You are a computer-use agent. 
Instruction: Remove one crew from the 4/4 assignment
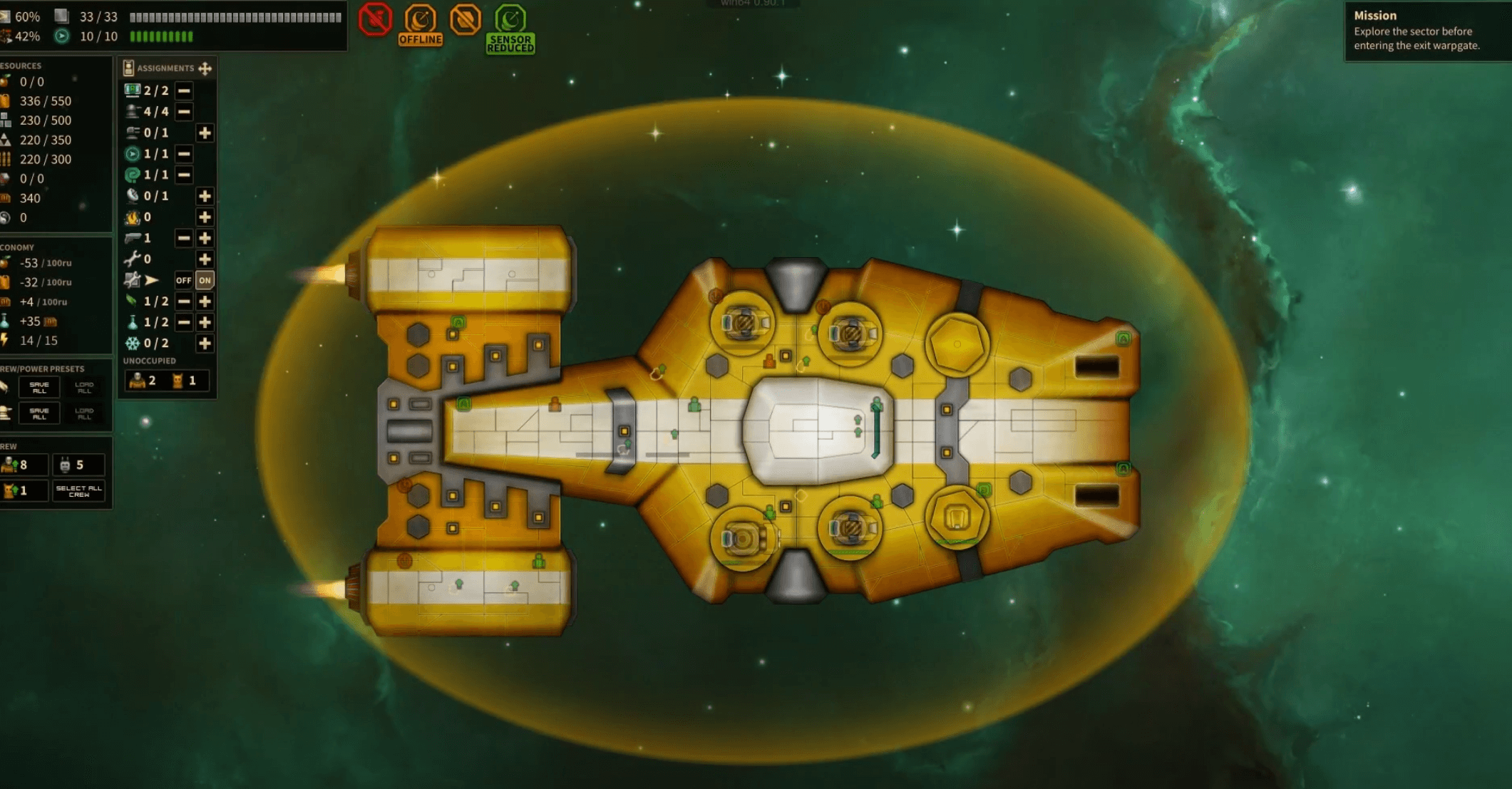(183, 112)
